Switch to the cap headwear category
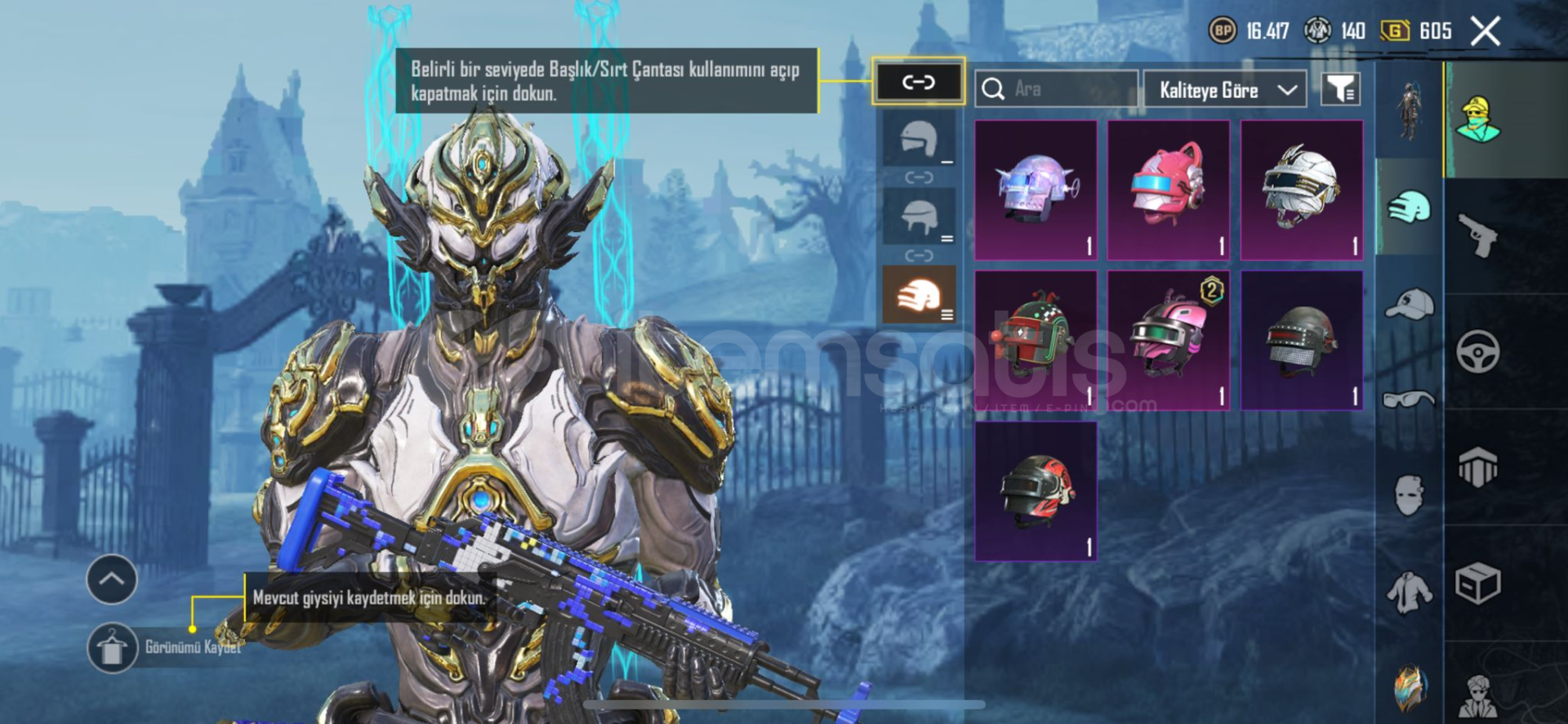 [1410, 304]
